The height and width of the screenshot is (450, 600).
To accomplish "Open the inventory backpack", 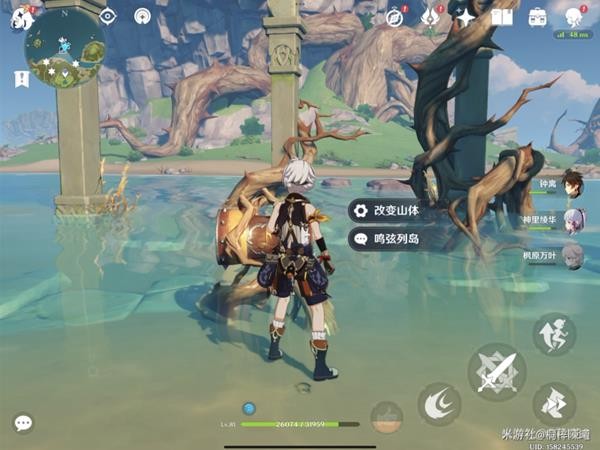I will 538,17.
